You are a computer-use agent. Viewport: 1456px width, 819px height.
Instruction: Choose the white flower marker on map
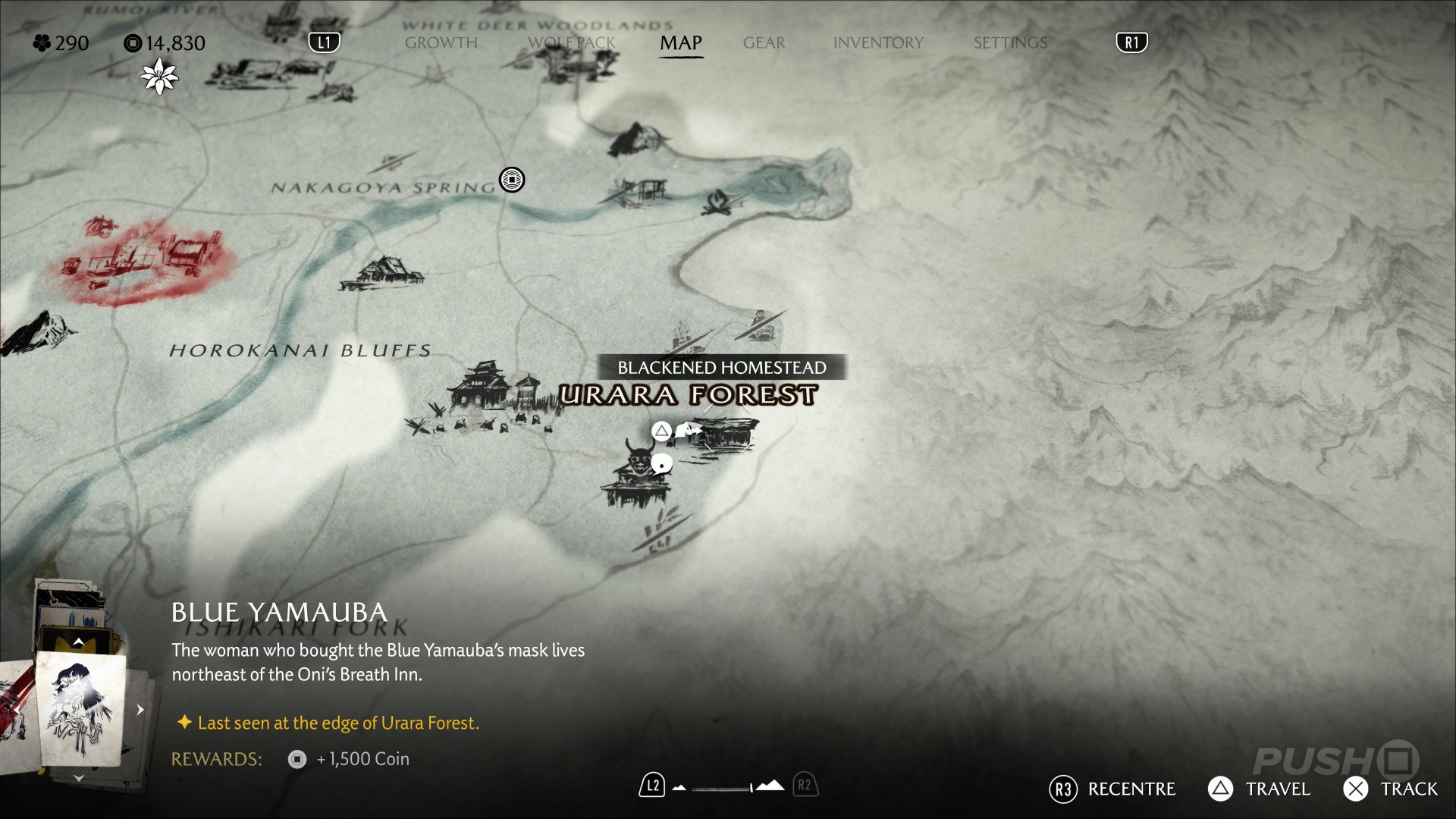click(159, 77)
